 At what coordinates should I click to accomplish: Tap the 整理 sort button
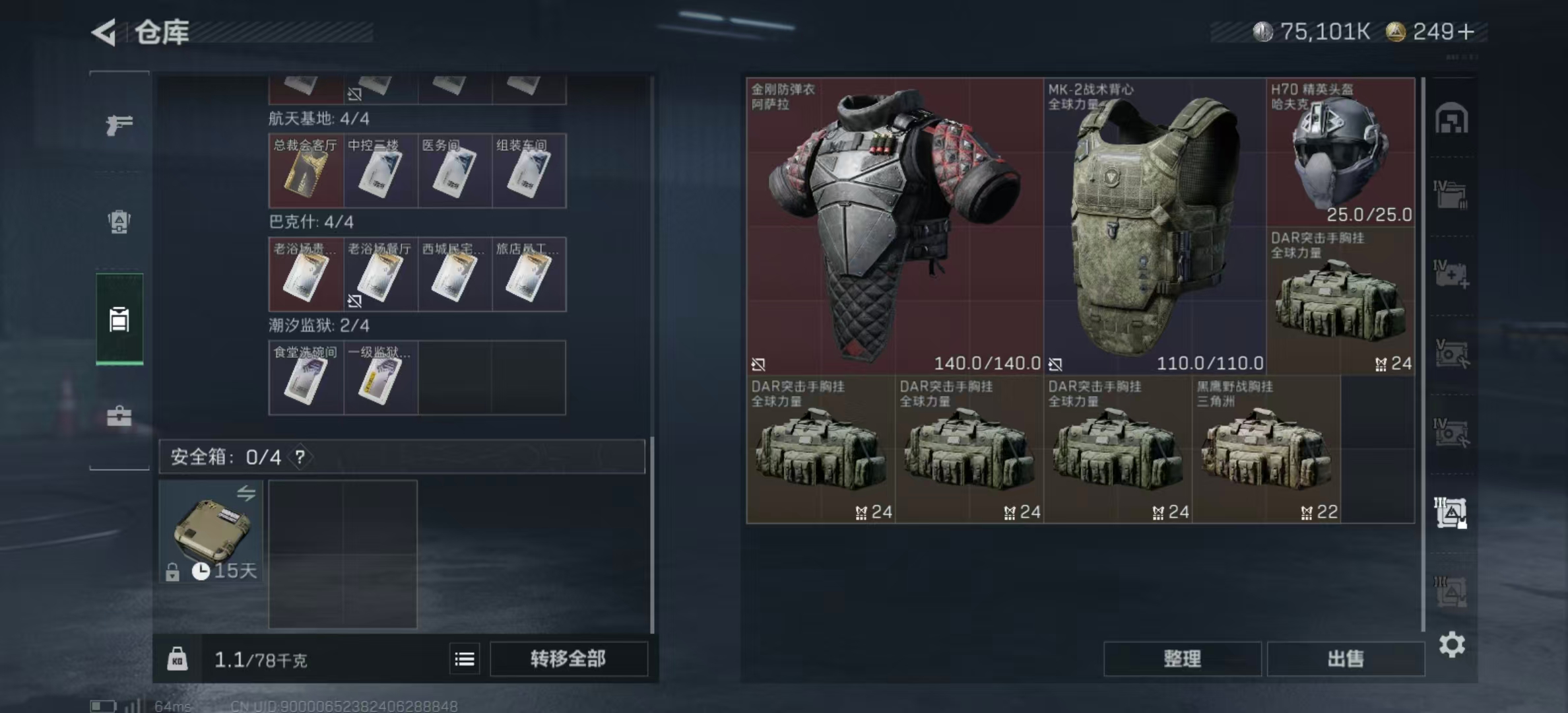[1182, 659]
